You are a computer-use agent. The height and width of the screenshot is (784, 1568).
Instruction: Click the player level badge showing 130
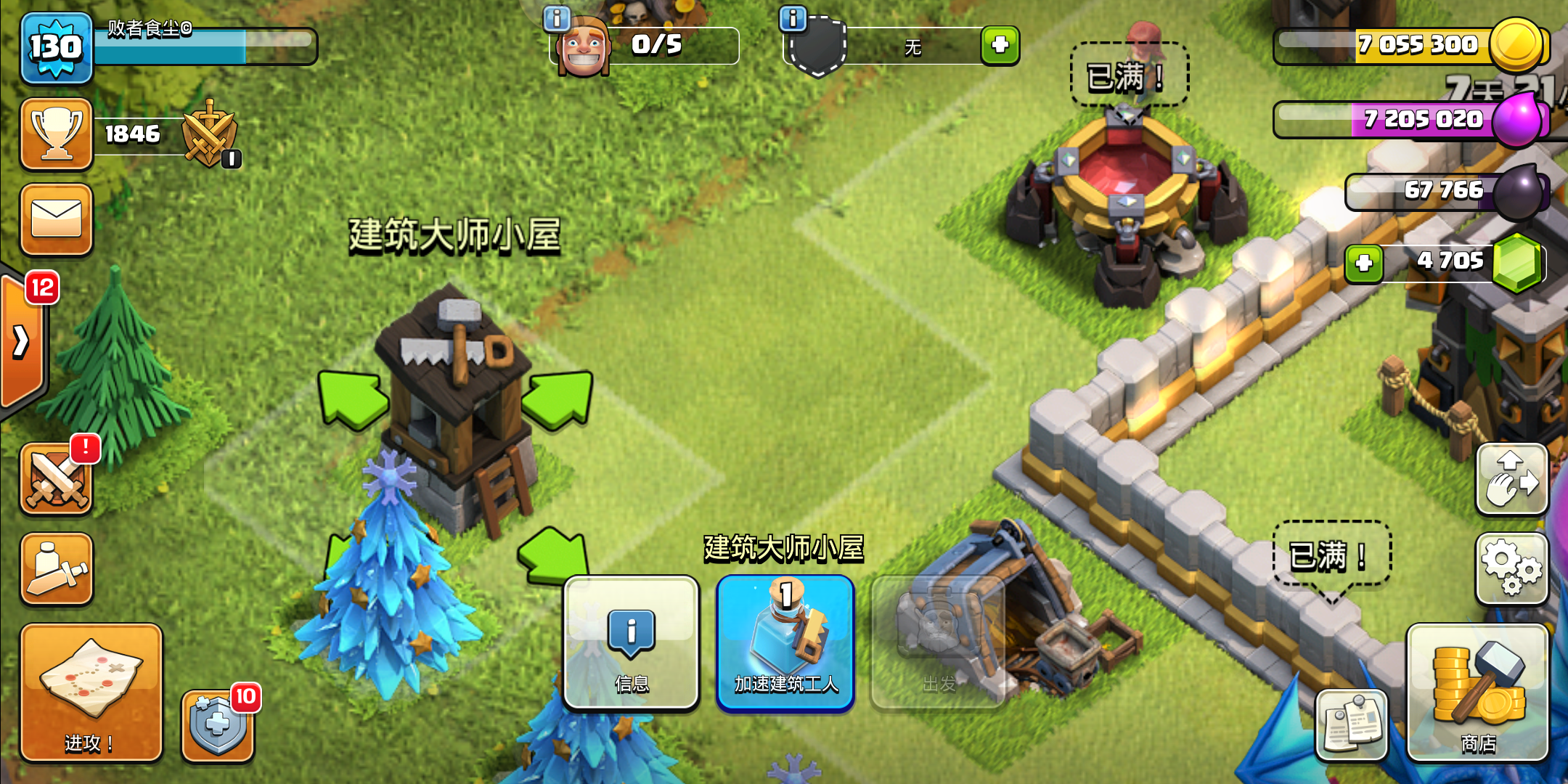57,46
